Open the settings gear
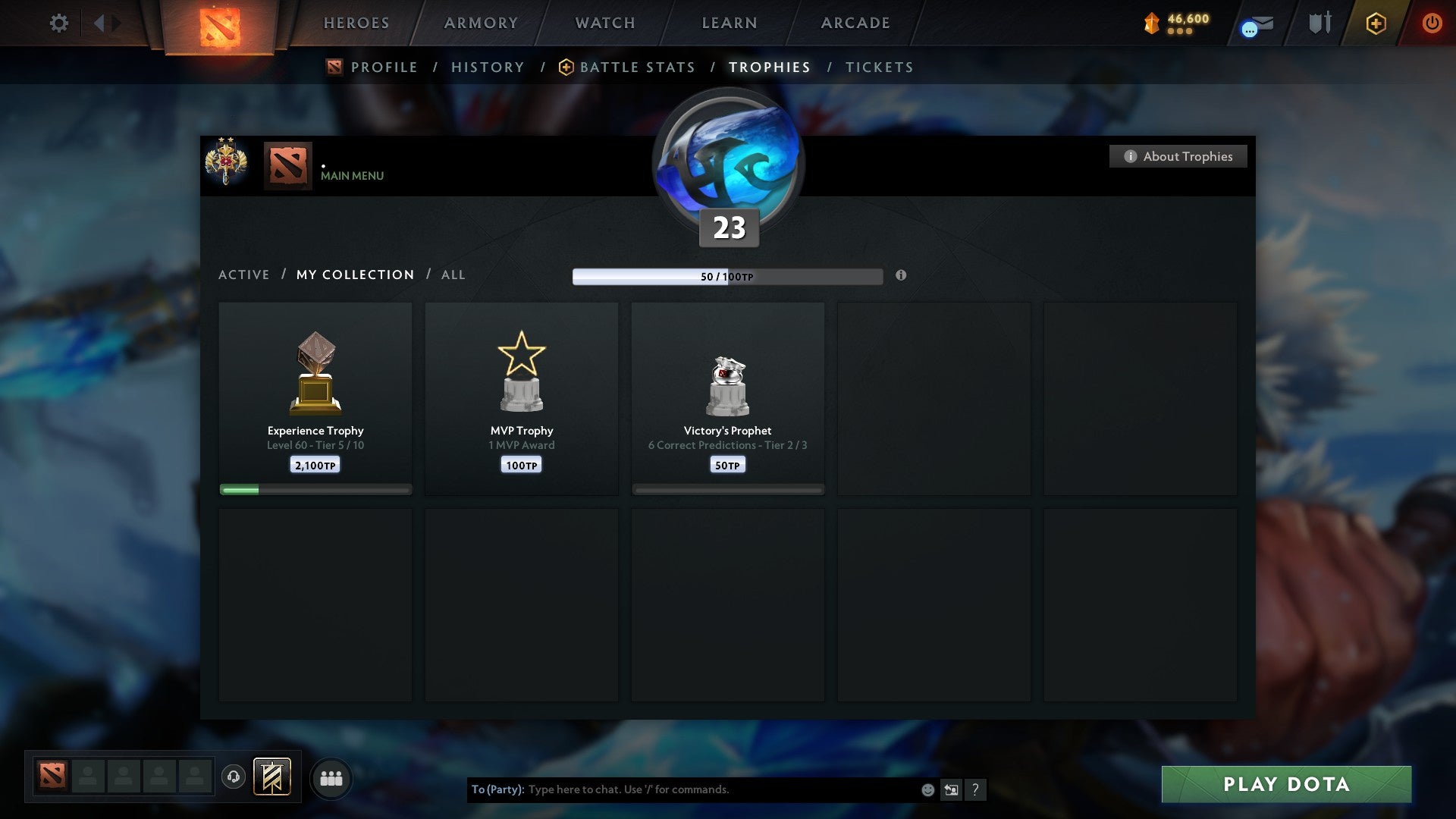Screen dimensions: 1456x819 pos(58,23)
